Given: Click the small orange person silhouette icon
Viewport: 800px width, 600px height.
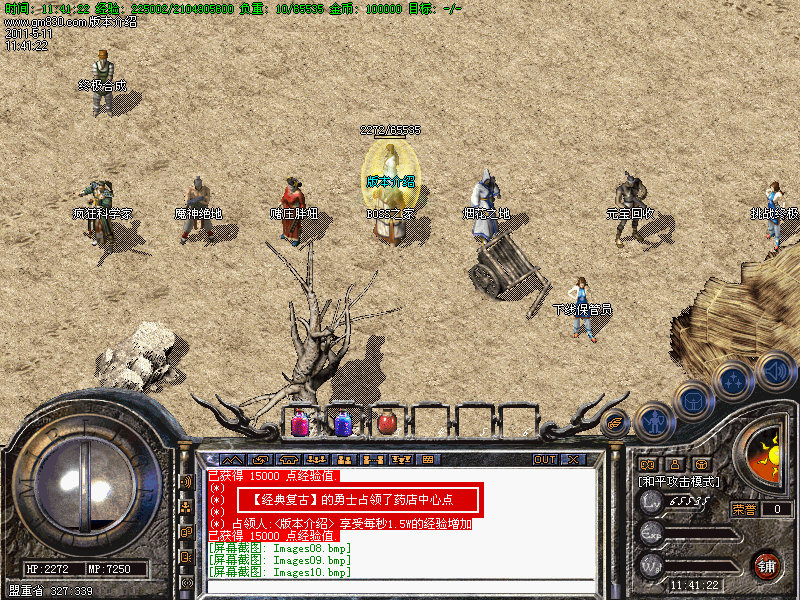Looking at the screenshot, I should (x=674, y=464).
